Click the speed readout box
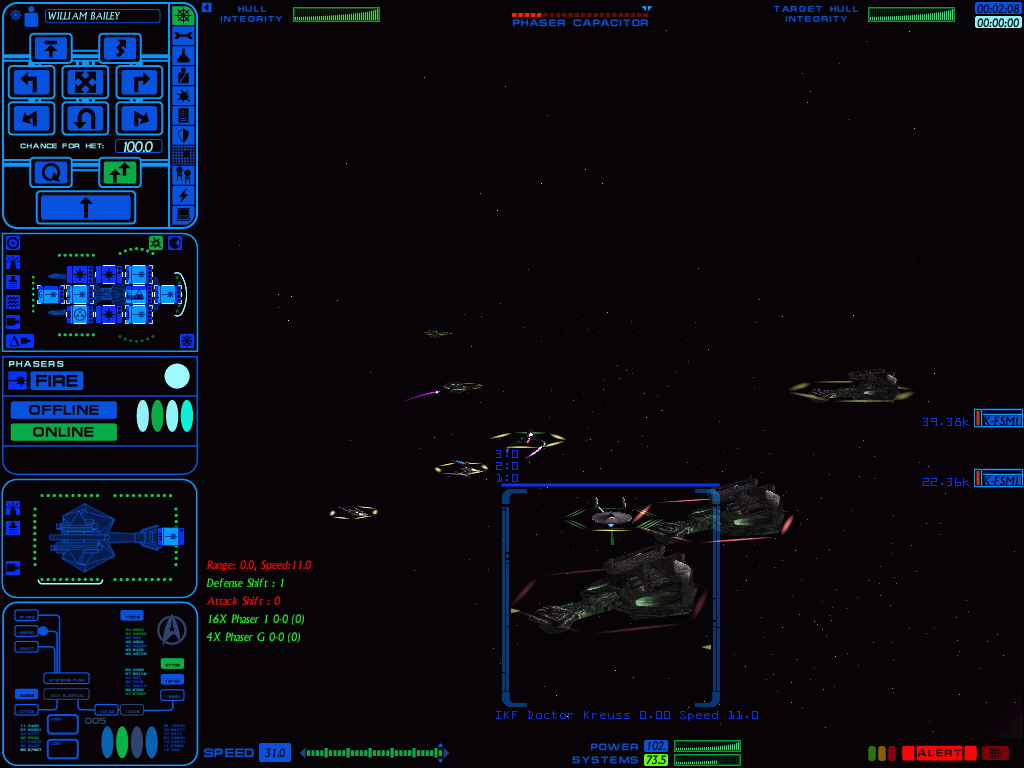Viewport: 1024px width, 768px height. tap(275, 753)
